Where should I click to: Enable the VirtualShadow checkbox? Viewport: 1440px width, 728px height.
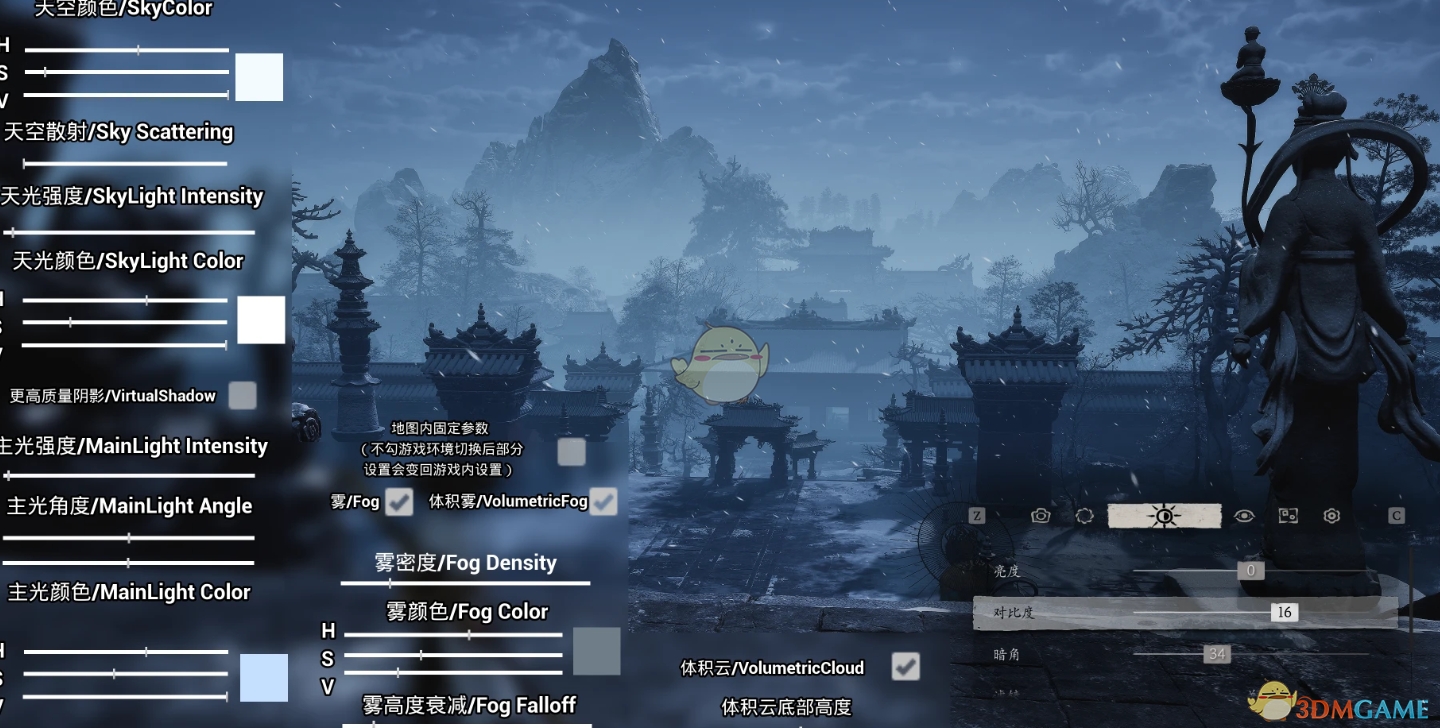pyautogui.click(x=242, y=395)
